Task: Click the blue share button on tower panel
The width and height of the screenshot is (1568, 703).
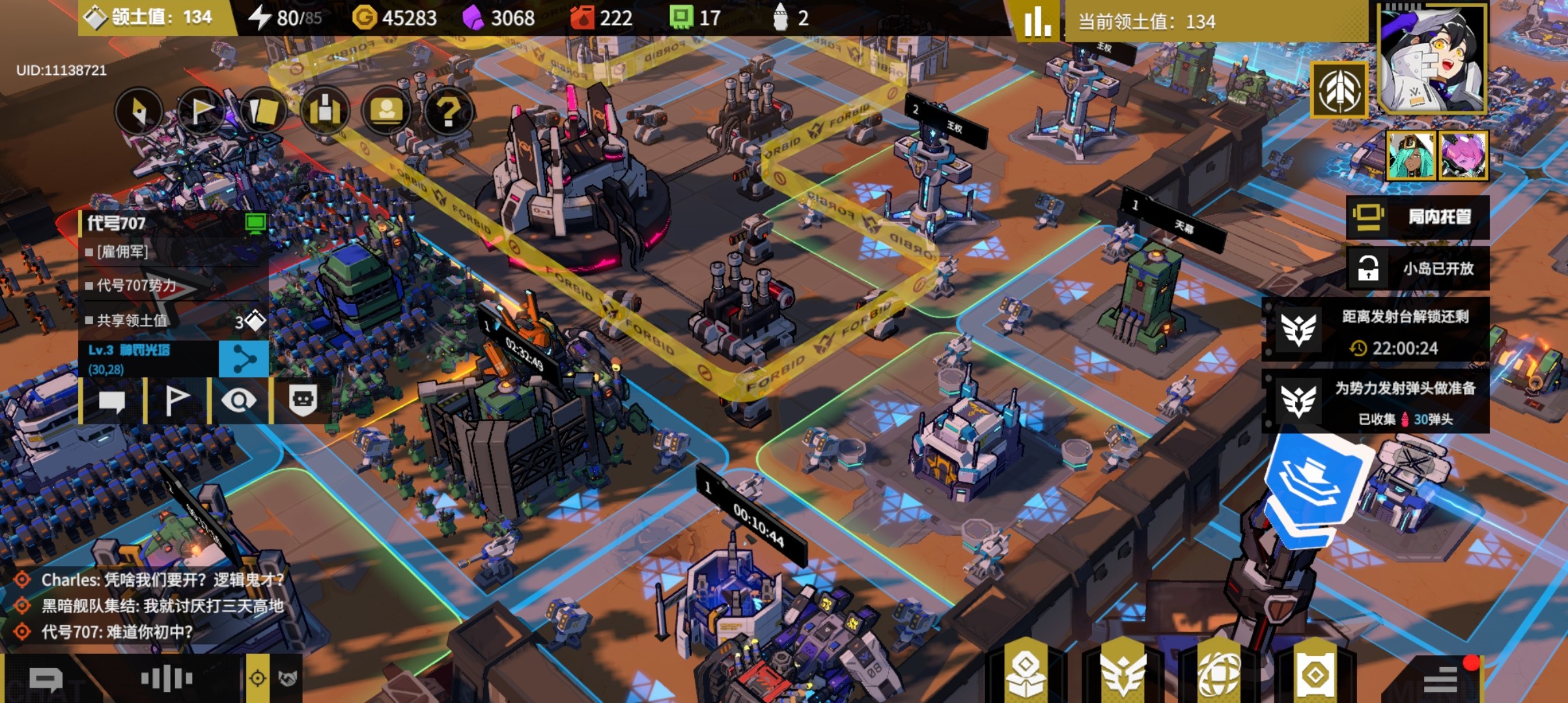Action: [x=244, y=359]
